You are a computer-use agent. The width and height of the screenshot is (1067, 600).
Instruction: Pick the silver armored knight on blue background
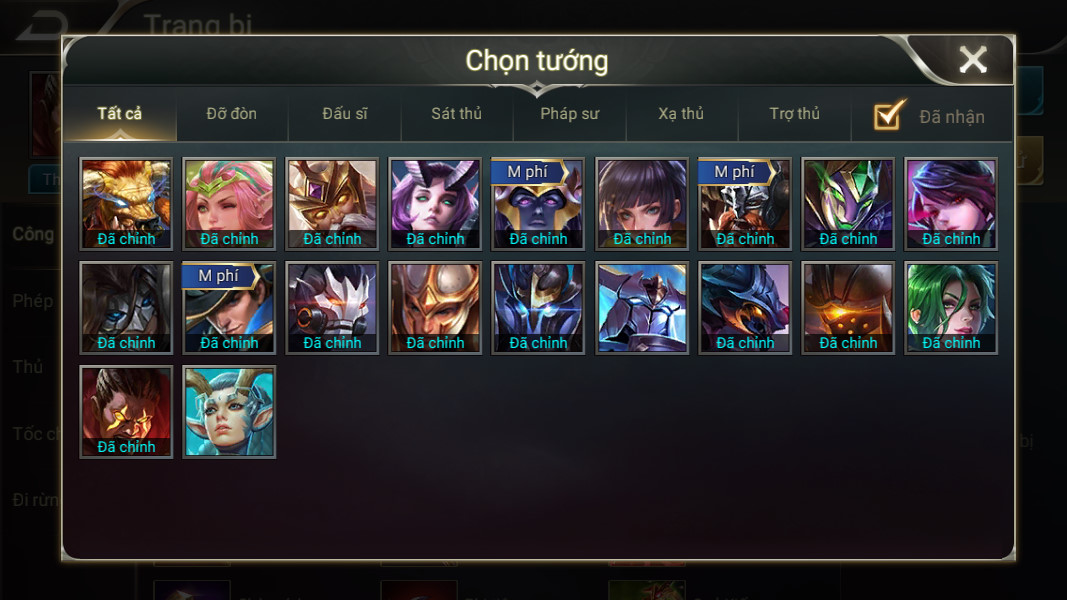click(x=642, y=307)
